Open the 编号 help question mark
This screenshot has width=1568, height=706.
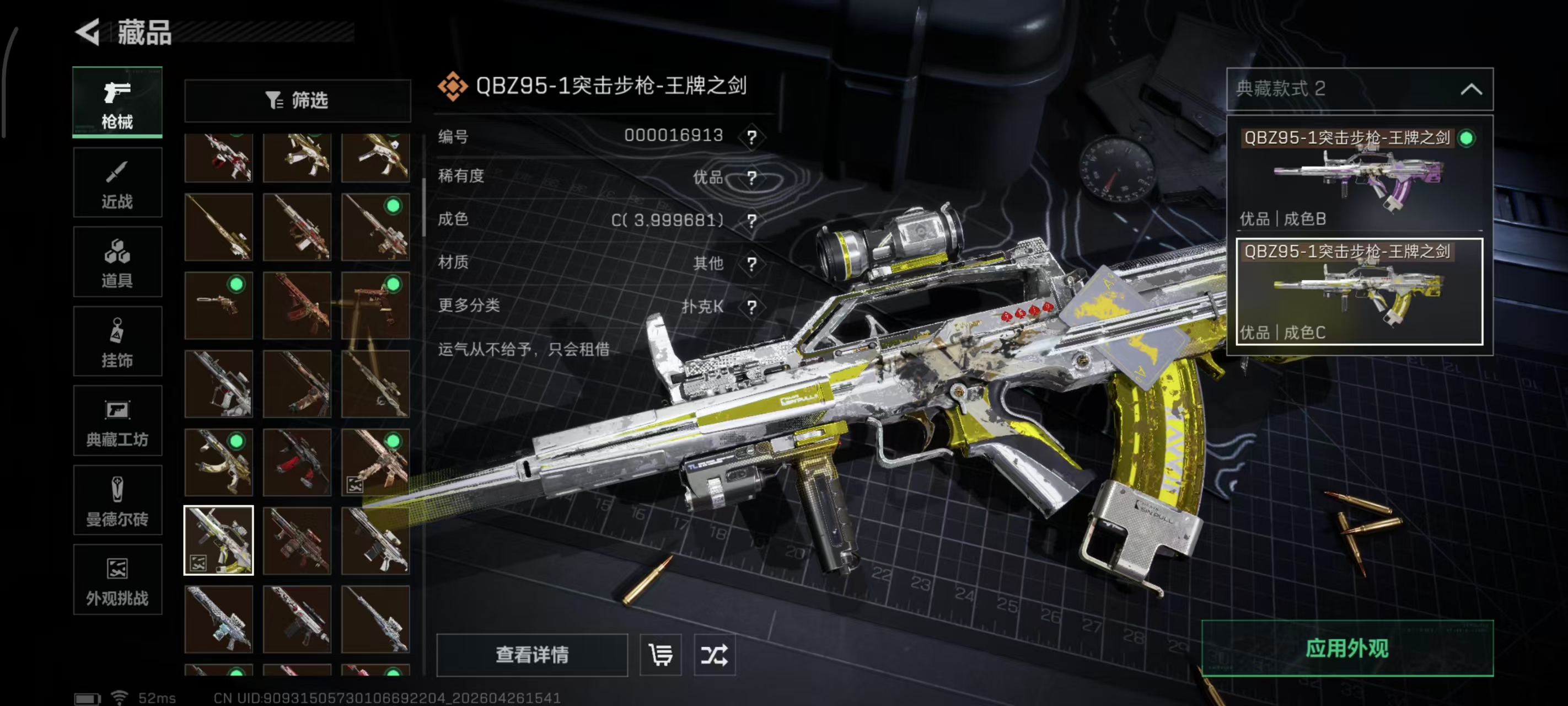coord(753,137)
